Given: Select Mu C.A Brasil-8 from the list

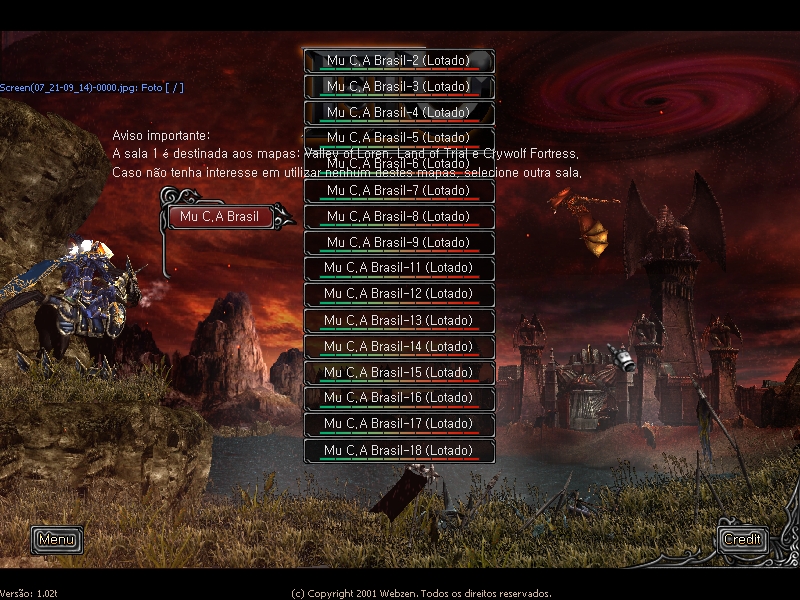Looking at the screenshot, I should [x=399, y=217].
